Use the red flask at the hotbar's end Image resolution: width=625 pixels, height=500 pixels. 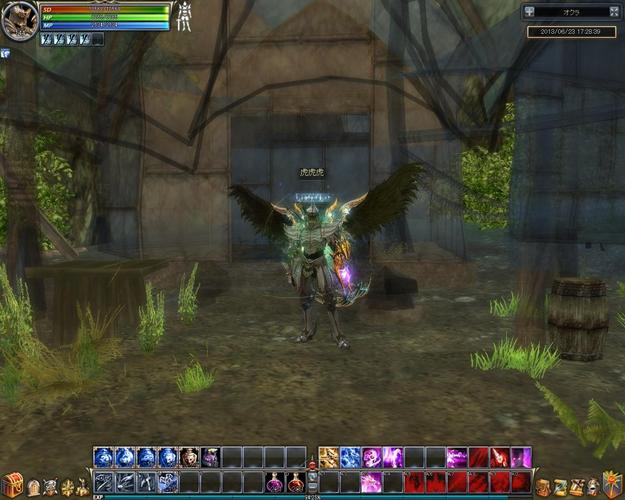[296, 483]
